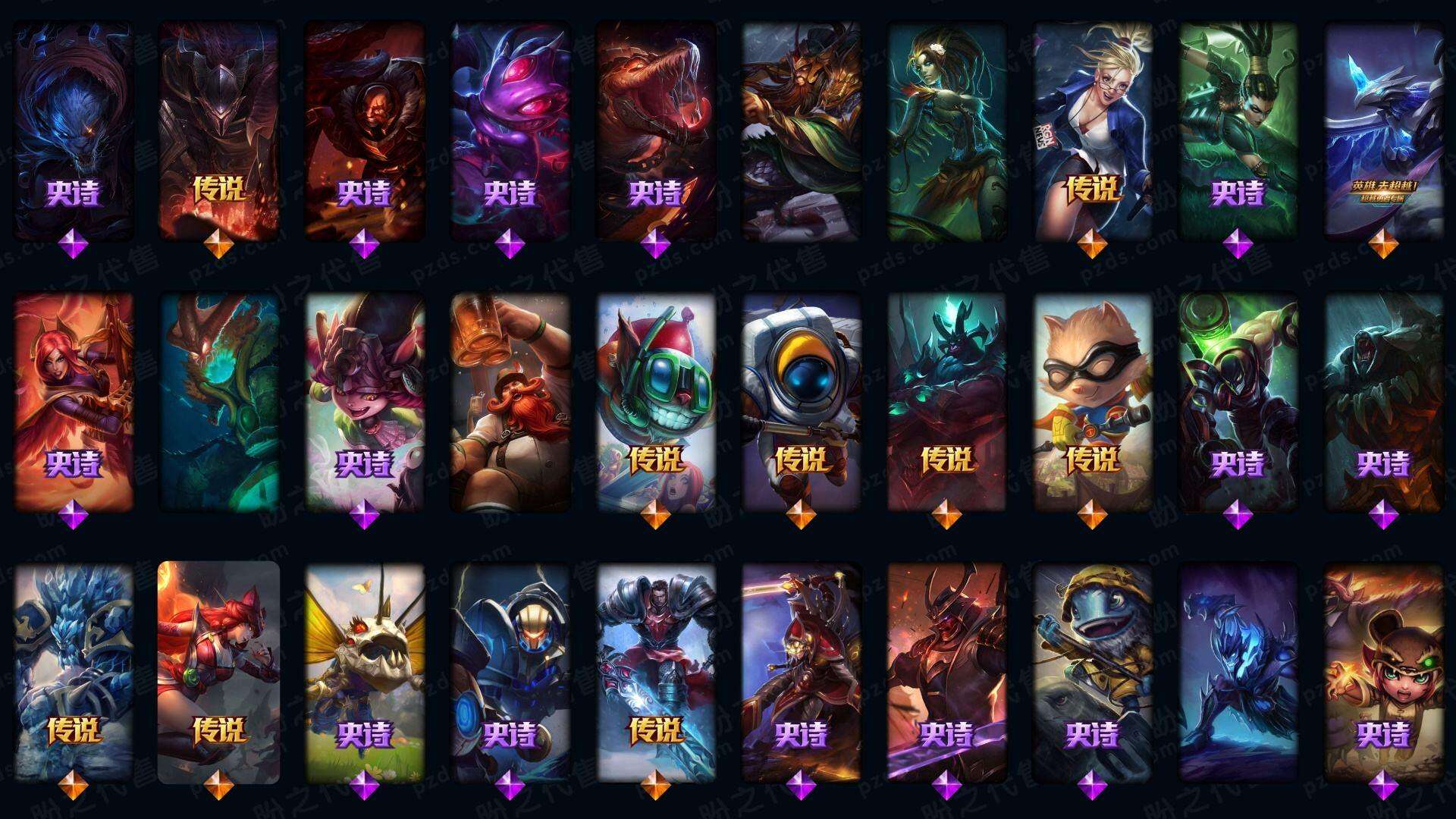The width and height of the screenshot is (1456, 819).
Task: Choose the red fox-eared woman card
Action: point(218,671)
